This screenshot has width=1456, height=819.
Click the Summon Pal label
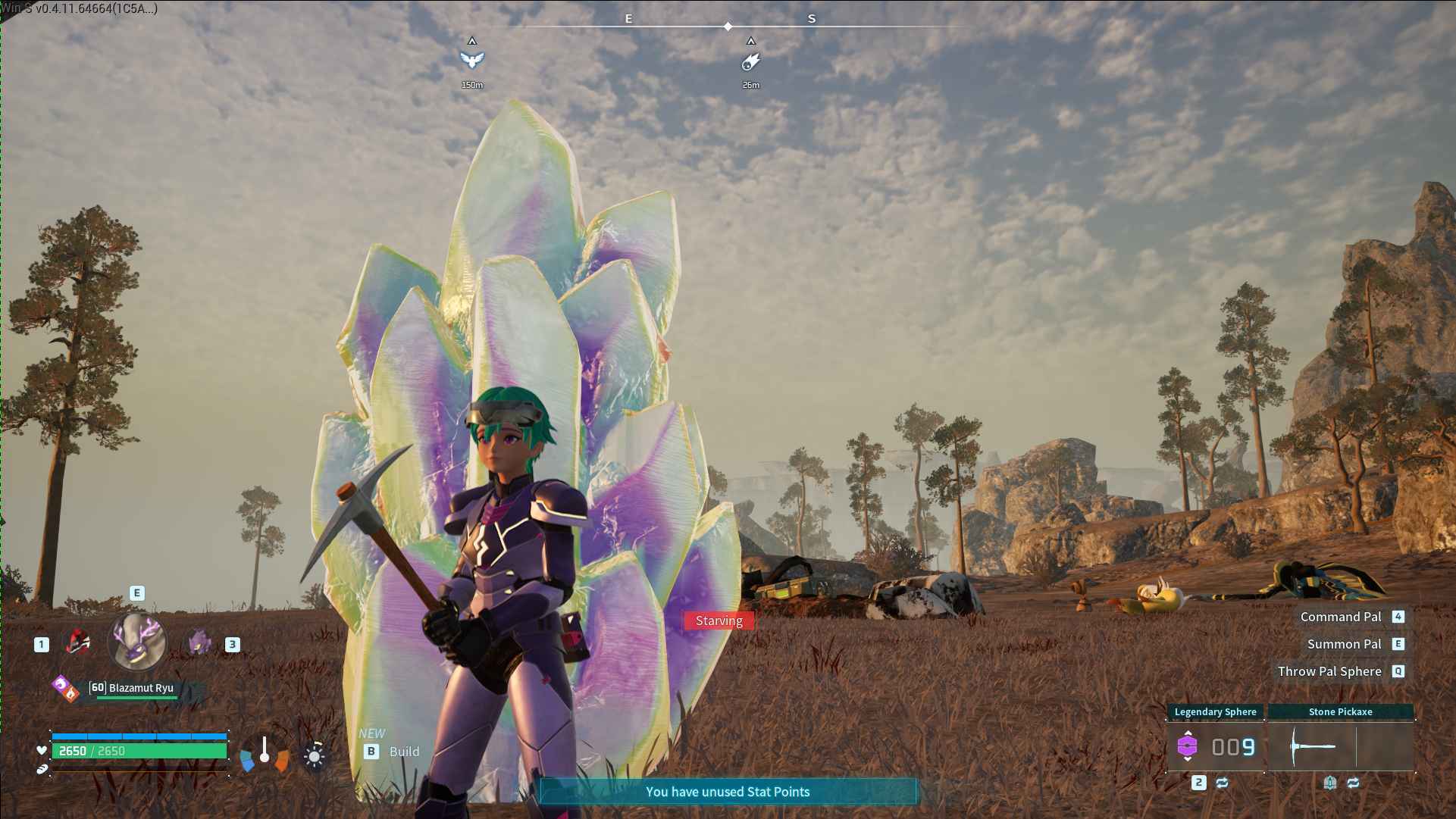coord(1344,644)
